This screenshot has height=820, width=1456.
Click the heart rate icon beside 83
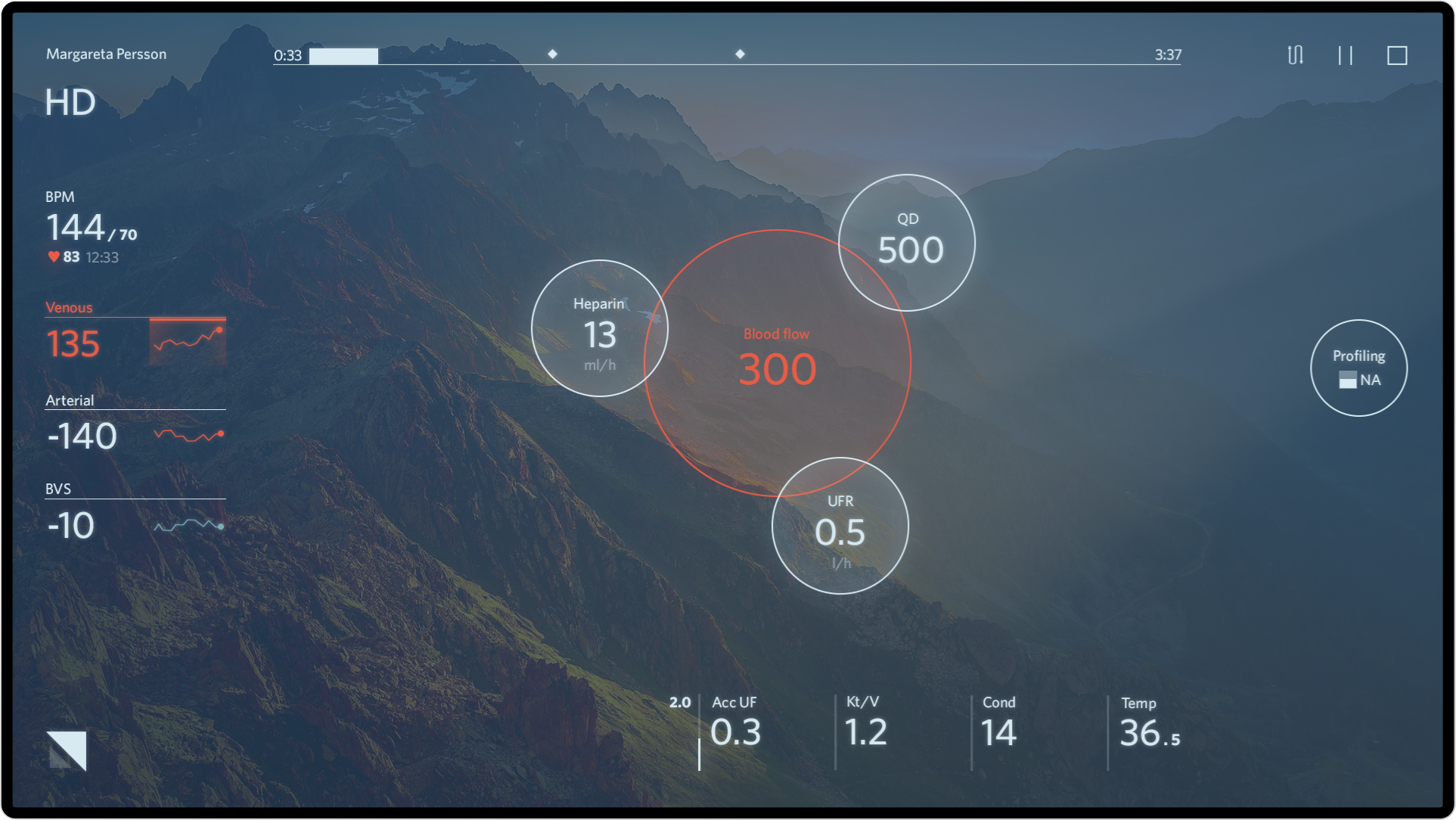tap(52, 256)
